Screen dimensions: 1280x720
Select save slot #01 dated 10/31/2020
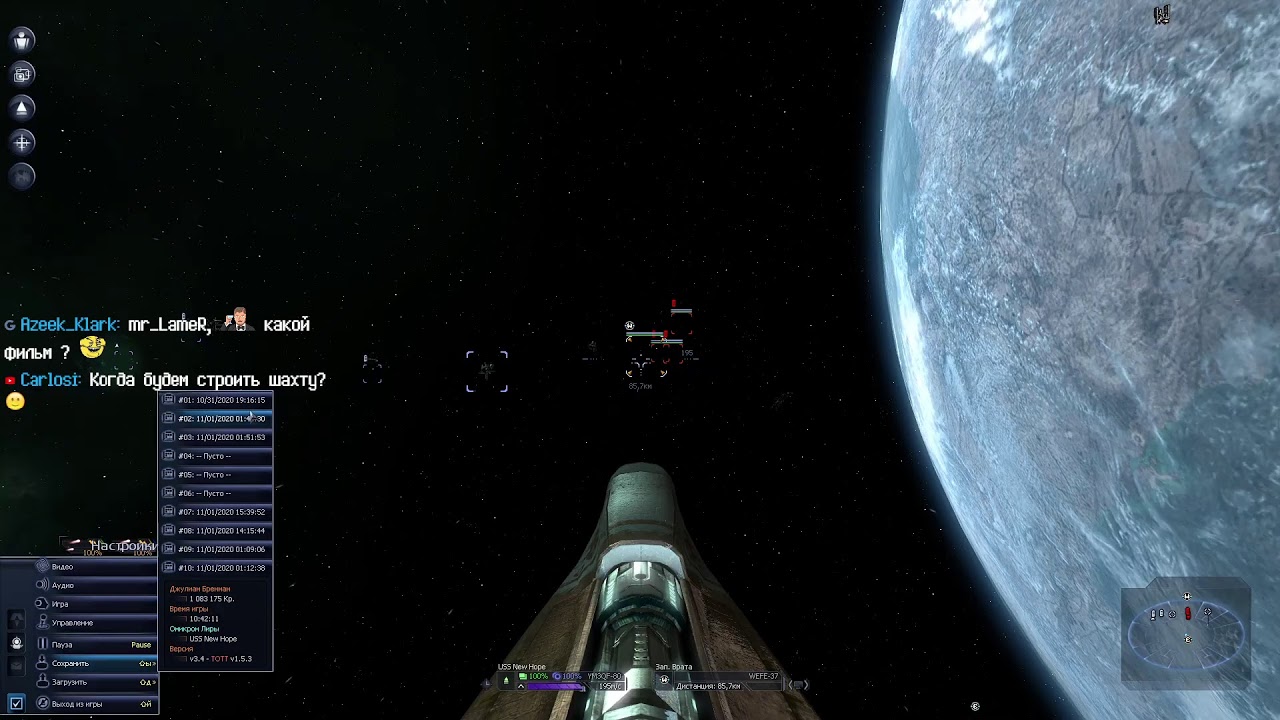[220, 400]
